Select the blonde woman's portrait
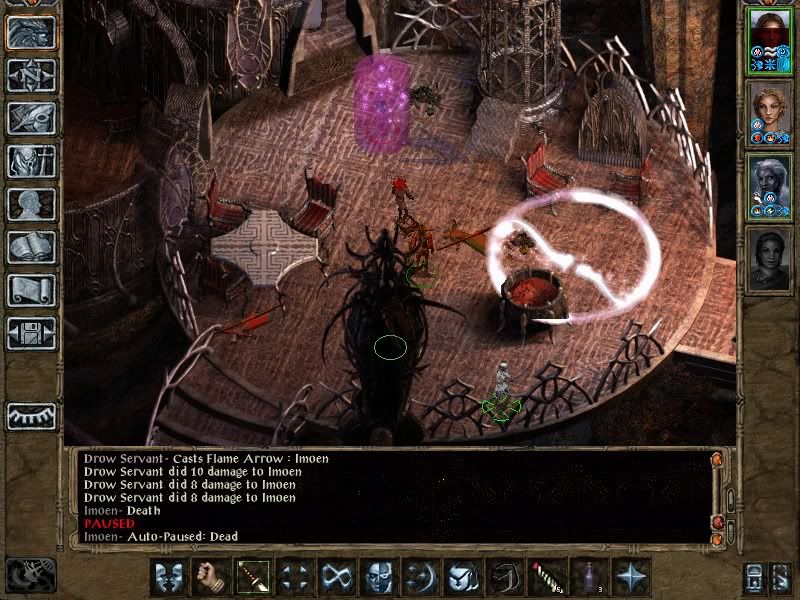Image resolution: width=800 pixels, height=600 pixels. 770,112
